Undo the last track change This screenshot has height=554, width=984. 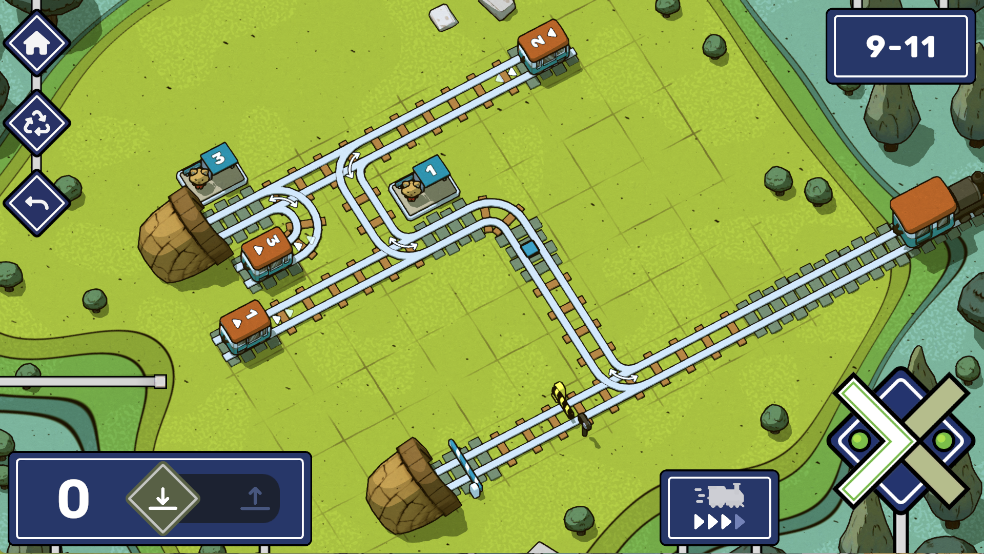pos(37,203)
